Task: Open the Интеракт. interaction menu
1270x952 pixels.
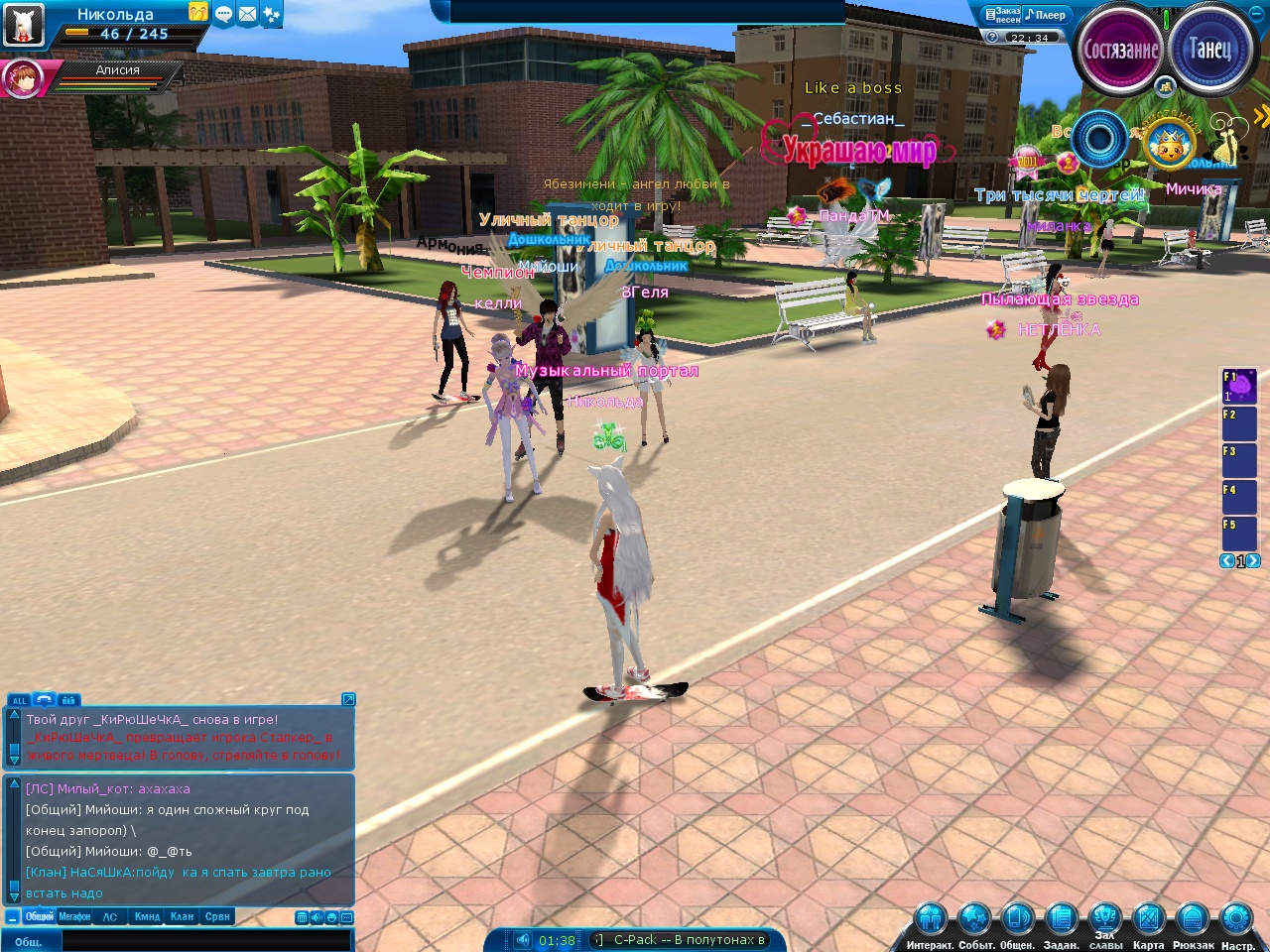Action: [930, 920]
